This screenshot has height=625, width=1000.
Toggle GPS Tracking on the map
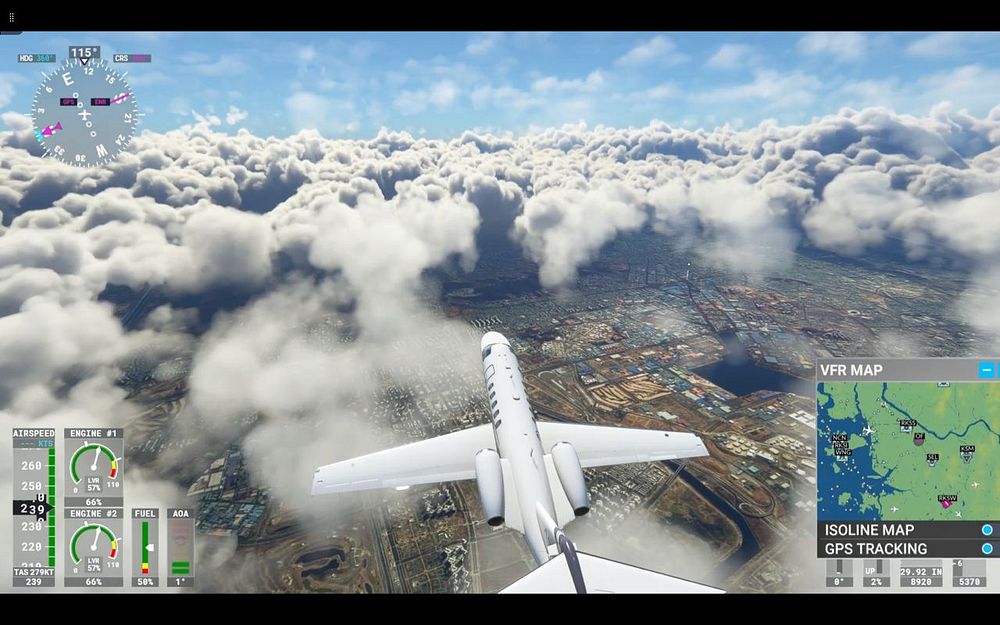pyautogui.click(x=987, y=549)
